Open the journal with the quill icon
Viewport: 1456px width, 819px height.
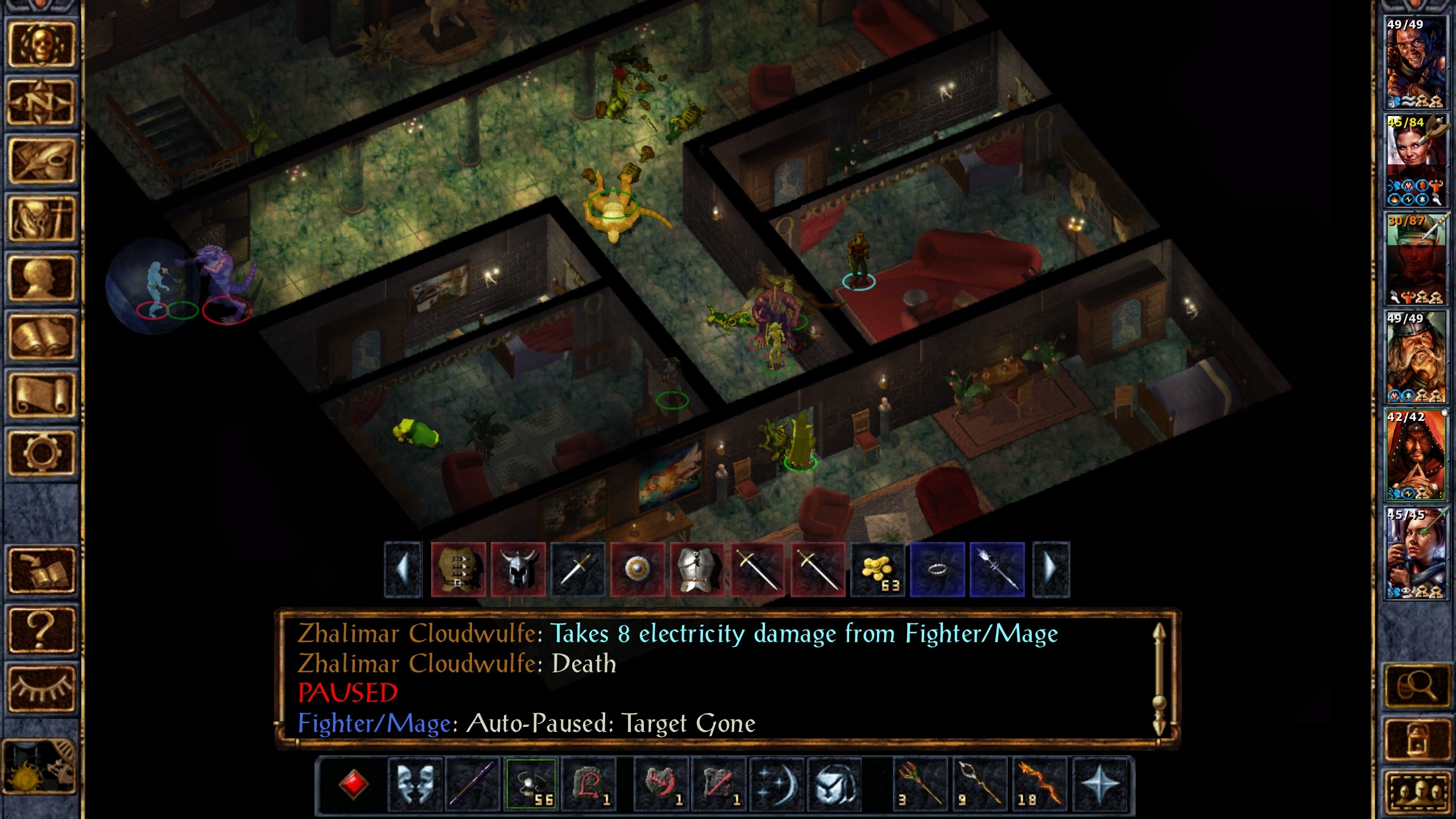[40, 162]
